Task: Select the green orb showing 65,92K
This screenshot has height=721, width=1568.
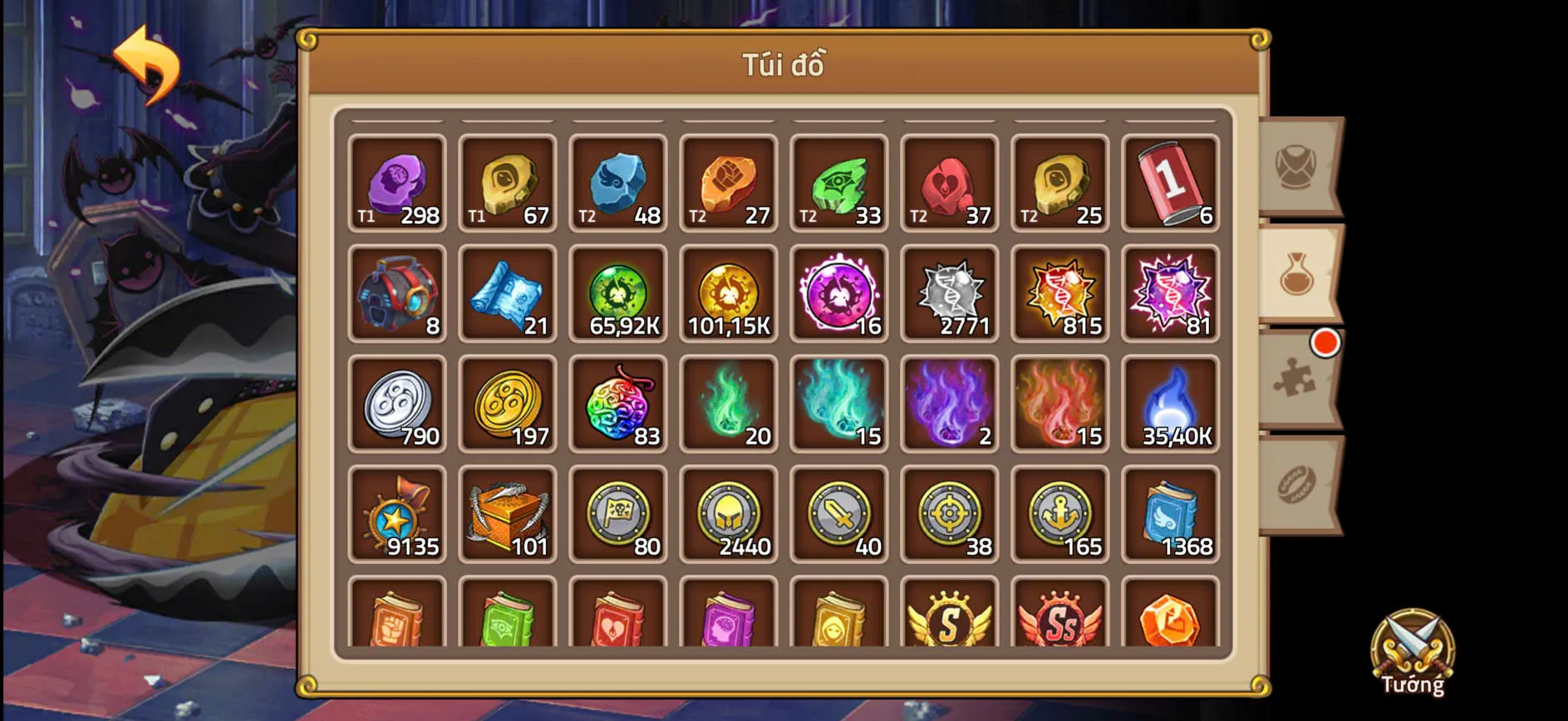Action: (x=618, y=292)
